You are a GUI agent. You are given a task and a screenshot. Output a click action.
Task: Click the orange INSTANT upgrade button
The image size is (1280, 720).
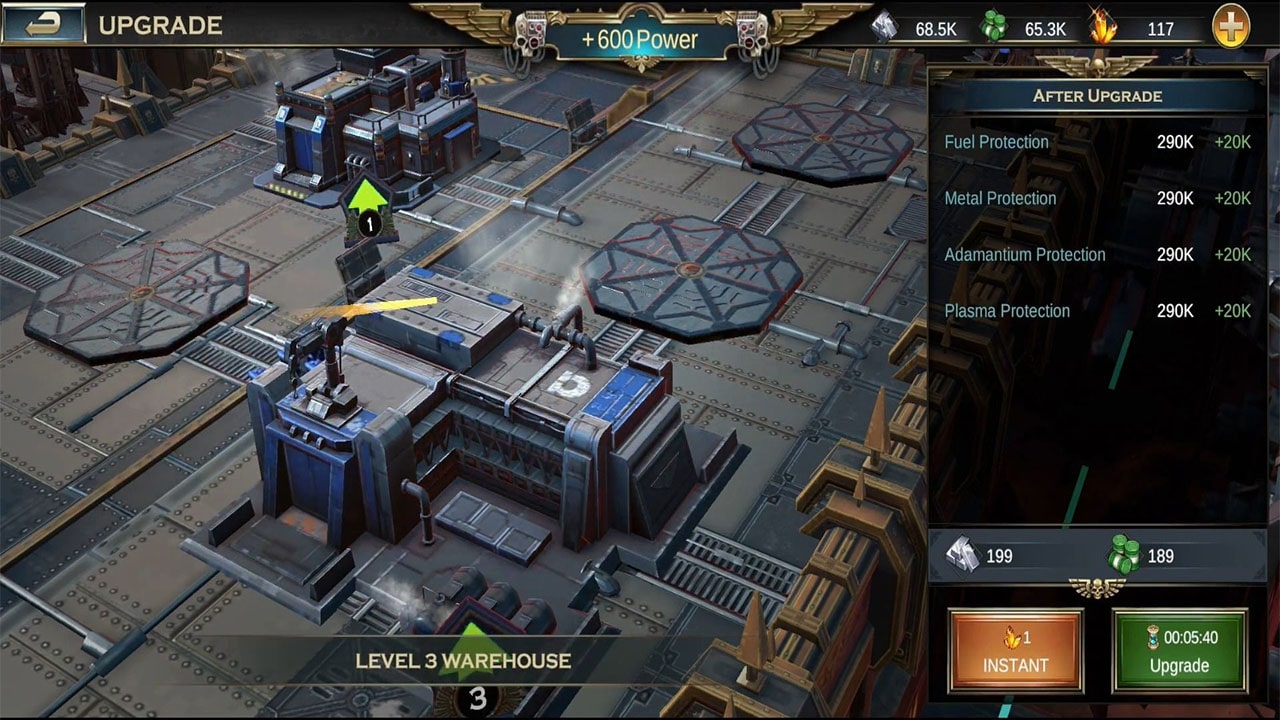[1015, 651]
